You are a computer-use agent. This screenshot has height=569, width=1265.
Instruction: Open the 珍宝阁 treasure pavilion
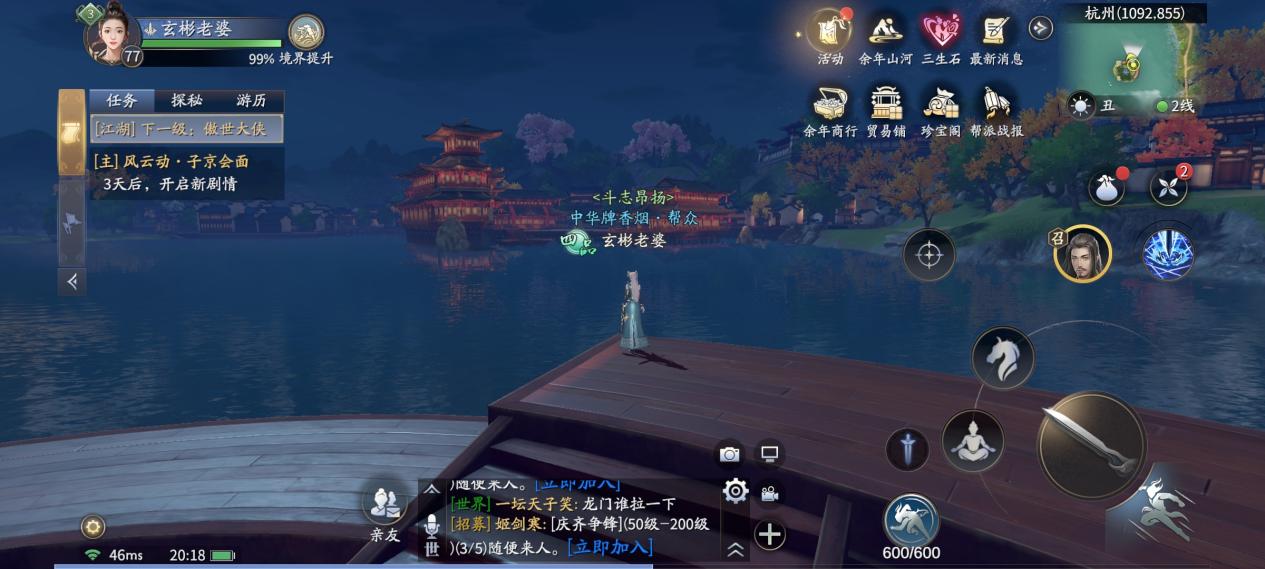(940, 105)
